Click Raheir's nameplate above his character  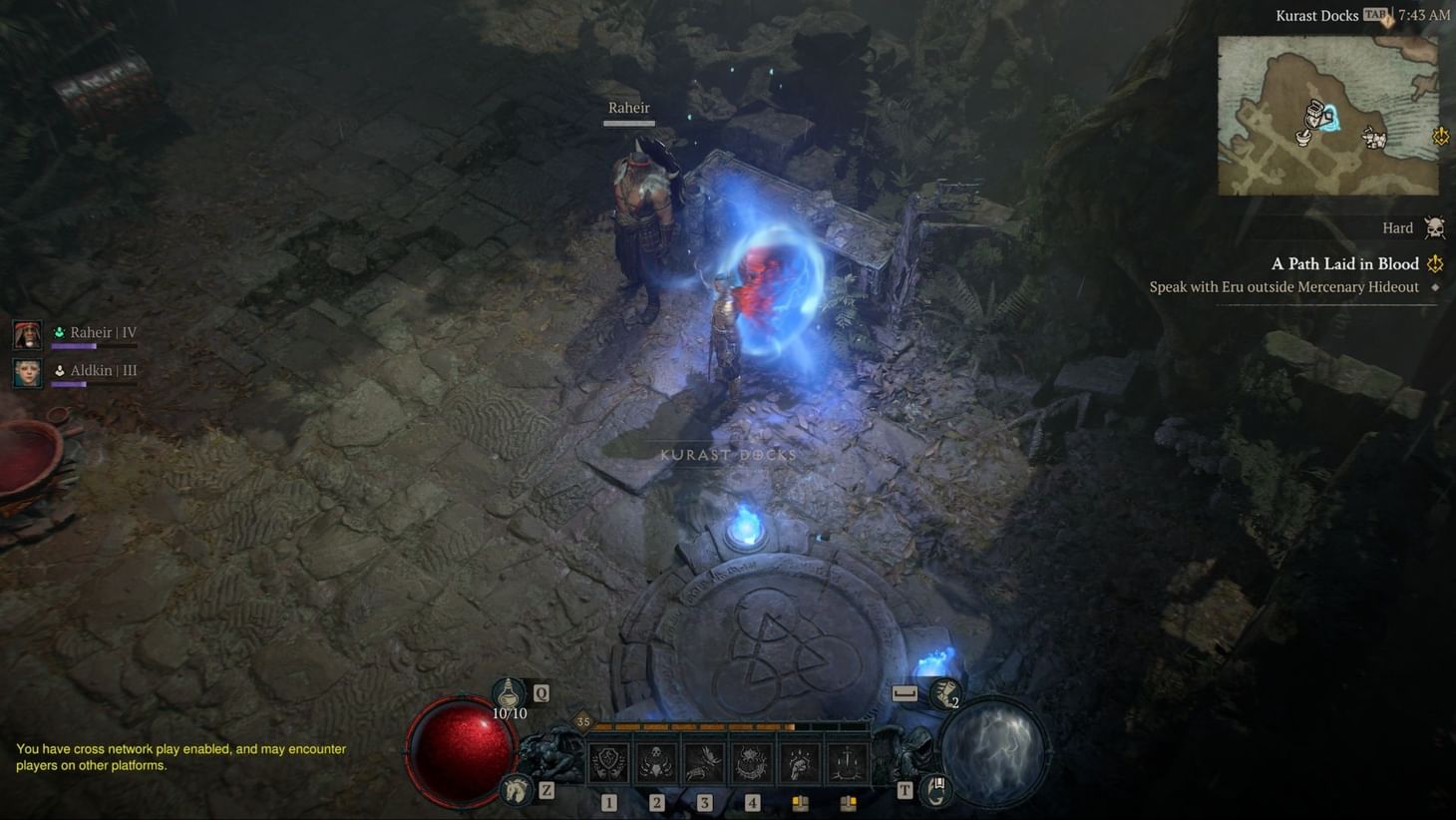(627, 107)
